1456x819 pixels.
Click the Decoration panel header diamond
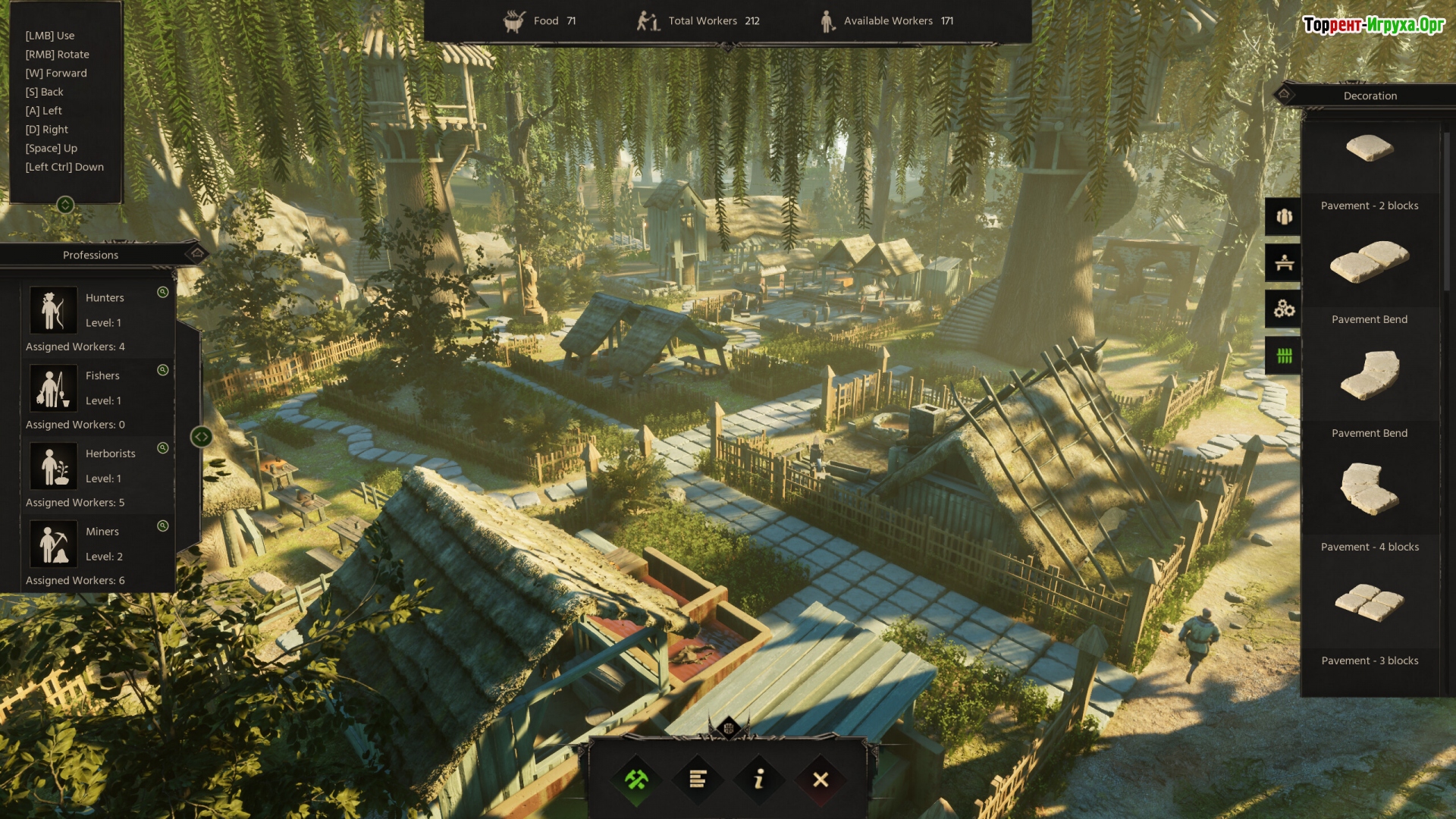tap(1284, 96)
